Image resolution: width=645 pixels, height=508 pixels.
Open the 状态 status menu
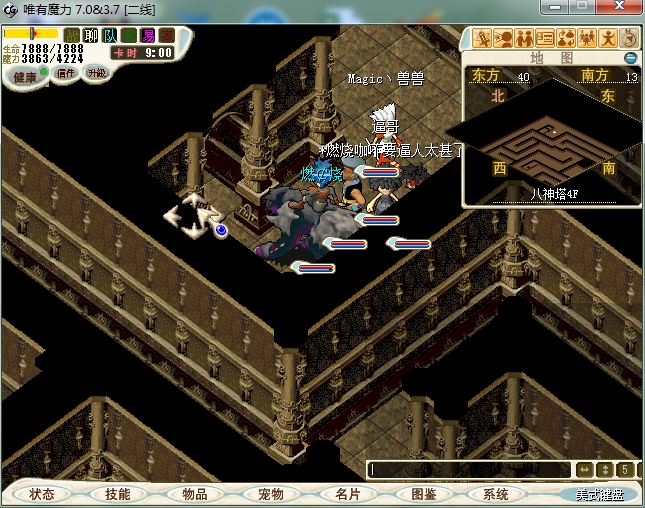(42, 494)
